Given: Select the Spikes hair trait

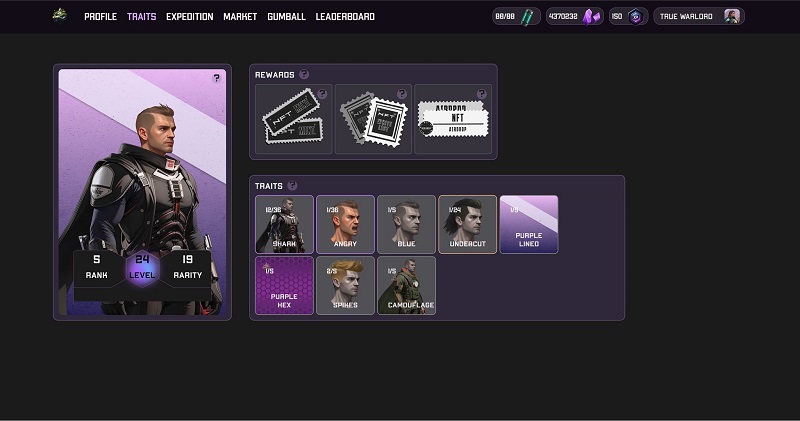Looking at the screenshot, I should [x=345, y=285].
